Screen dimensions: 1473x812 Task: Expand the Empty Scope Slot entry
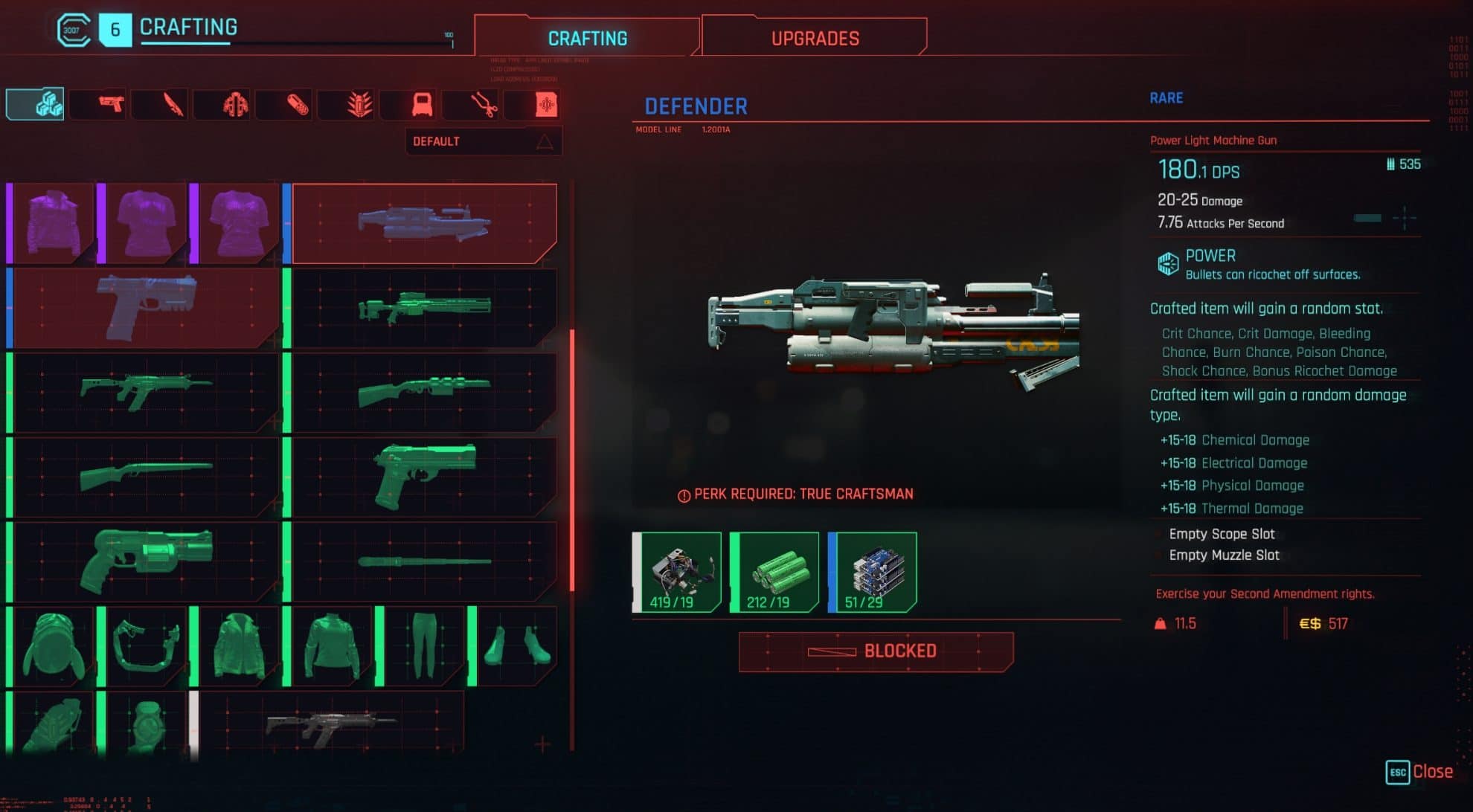pyautogui.click(x=1222, y=533)
